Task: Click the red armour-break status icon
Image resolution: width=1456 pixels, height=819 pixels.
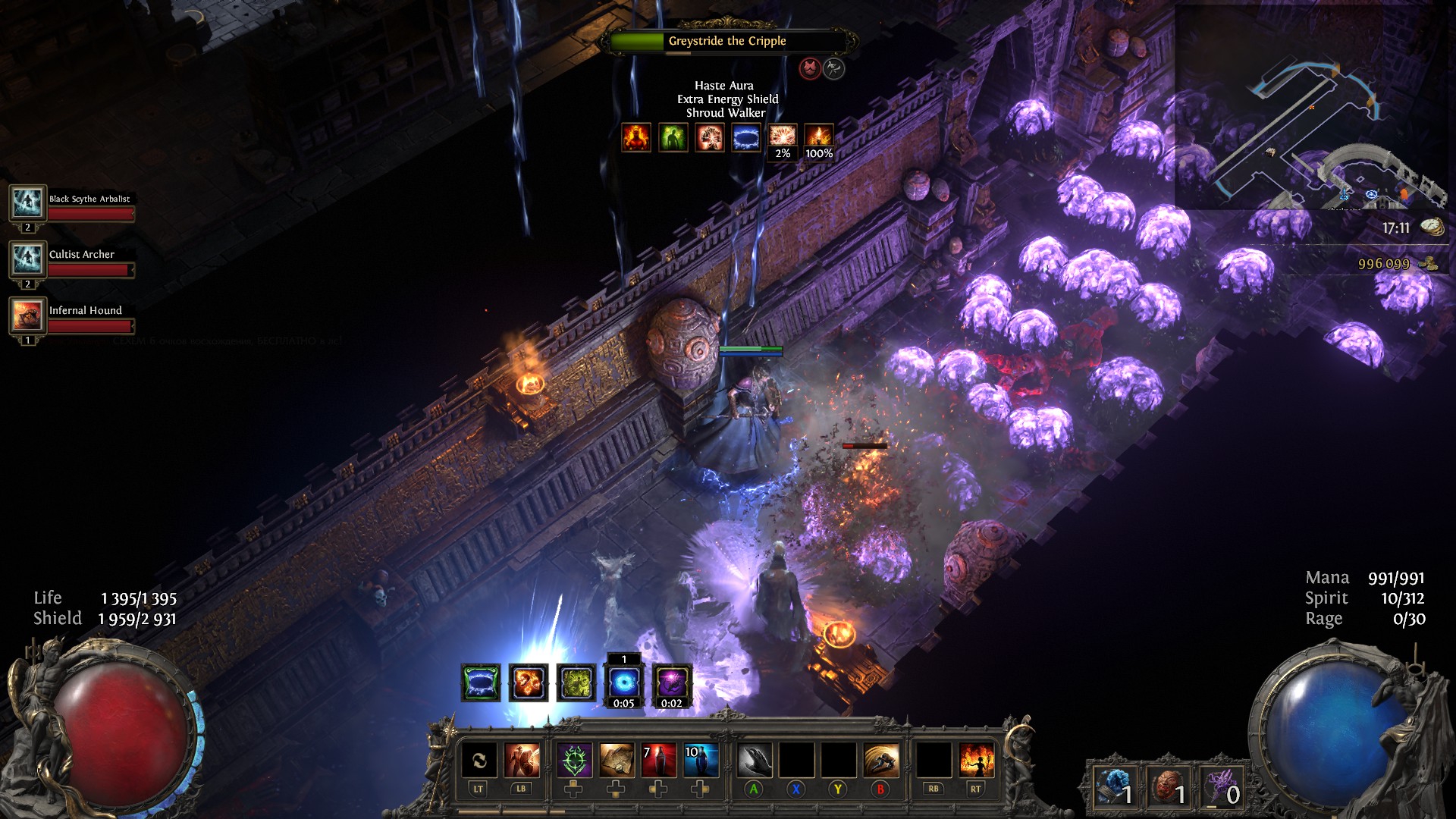Action: point(810,69)
